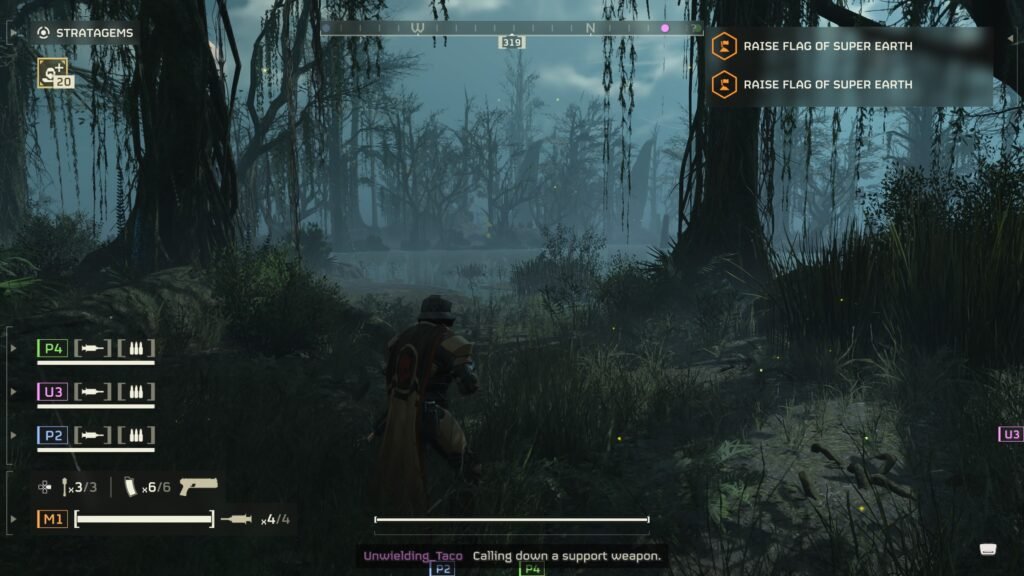Select squadmate P2 in the team list

pos(52,436)
